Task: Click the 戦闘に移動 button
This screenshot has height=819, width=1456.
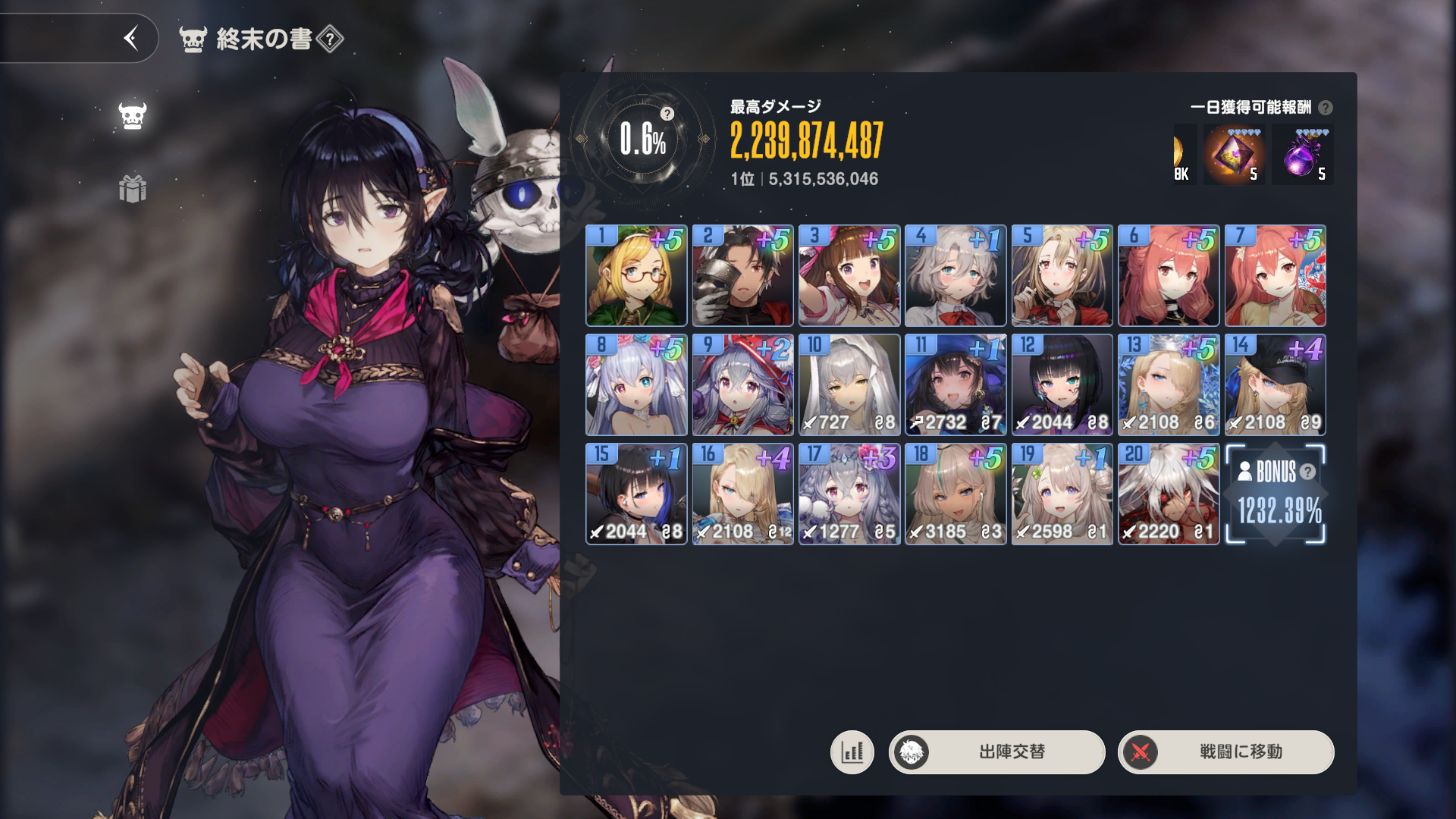Action: point(1225,752)
